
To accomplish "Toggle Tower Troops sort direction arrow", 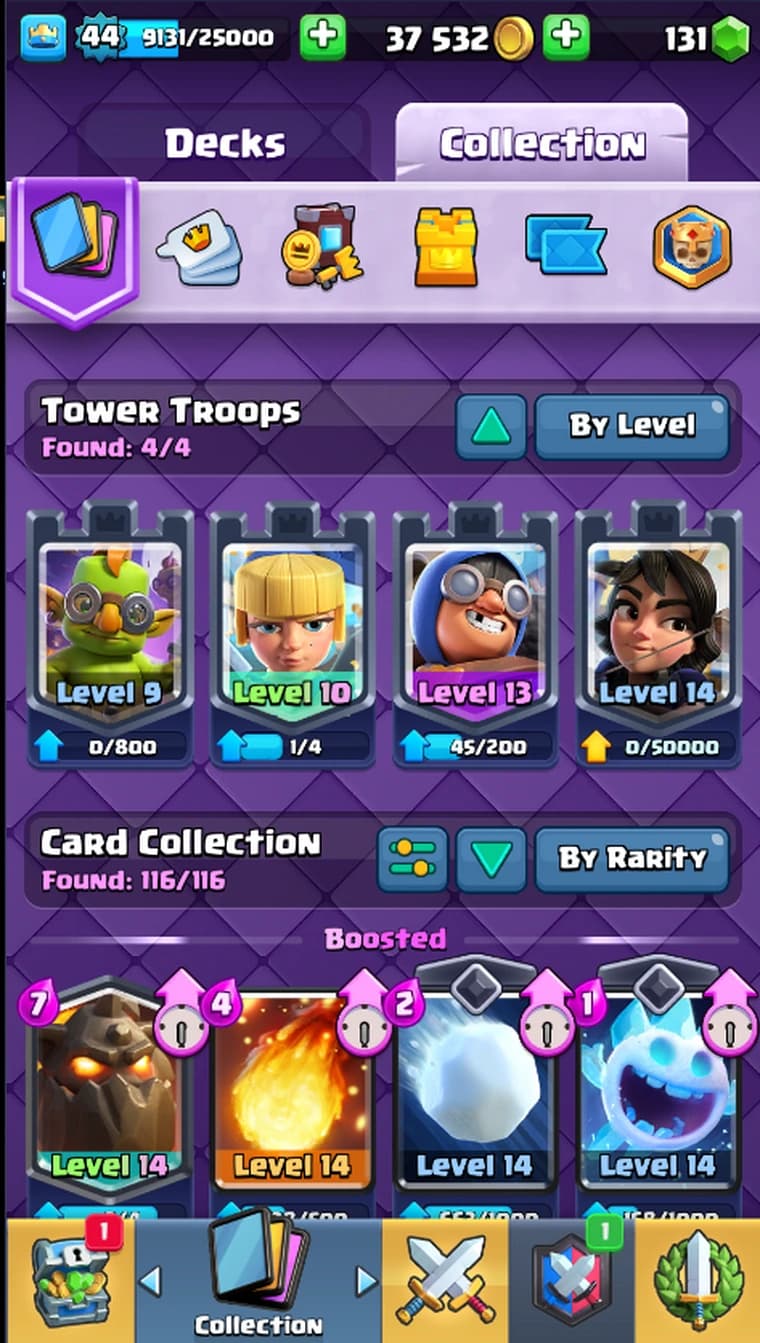I will pos(490,427).
